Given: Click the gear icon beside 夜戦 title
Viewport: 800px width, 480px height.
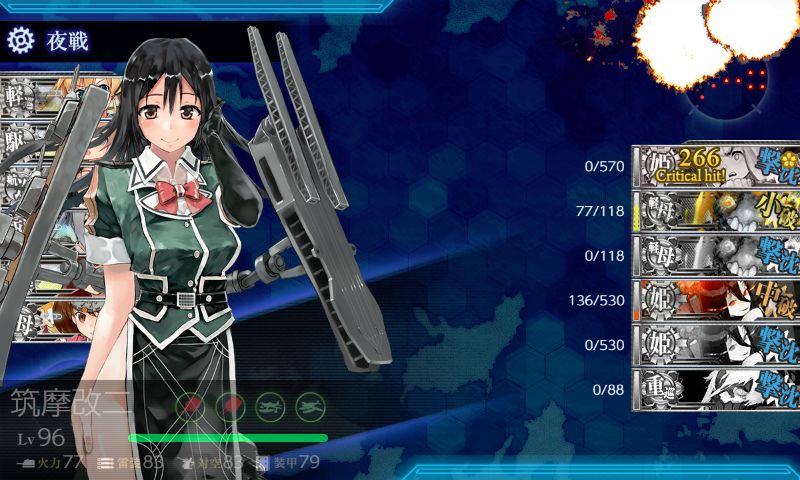Looking at the screenshot, I should [20, 40].
